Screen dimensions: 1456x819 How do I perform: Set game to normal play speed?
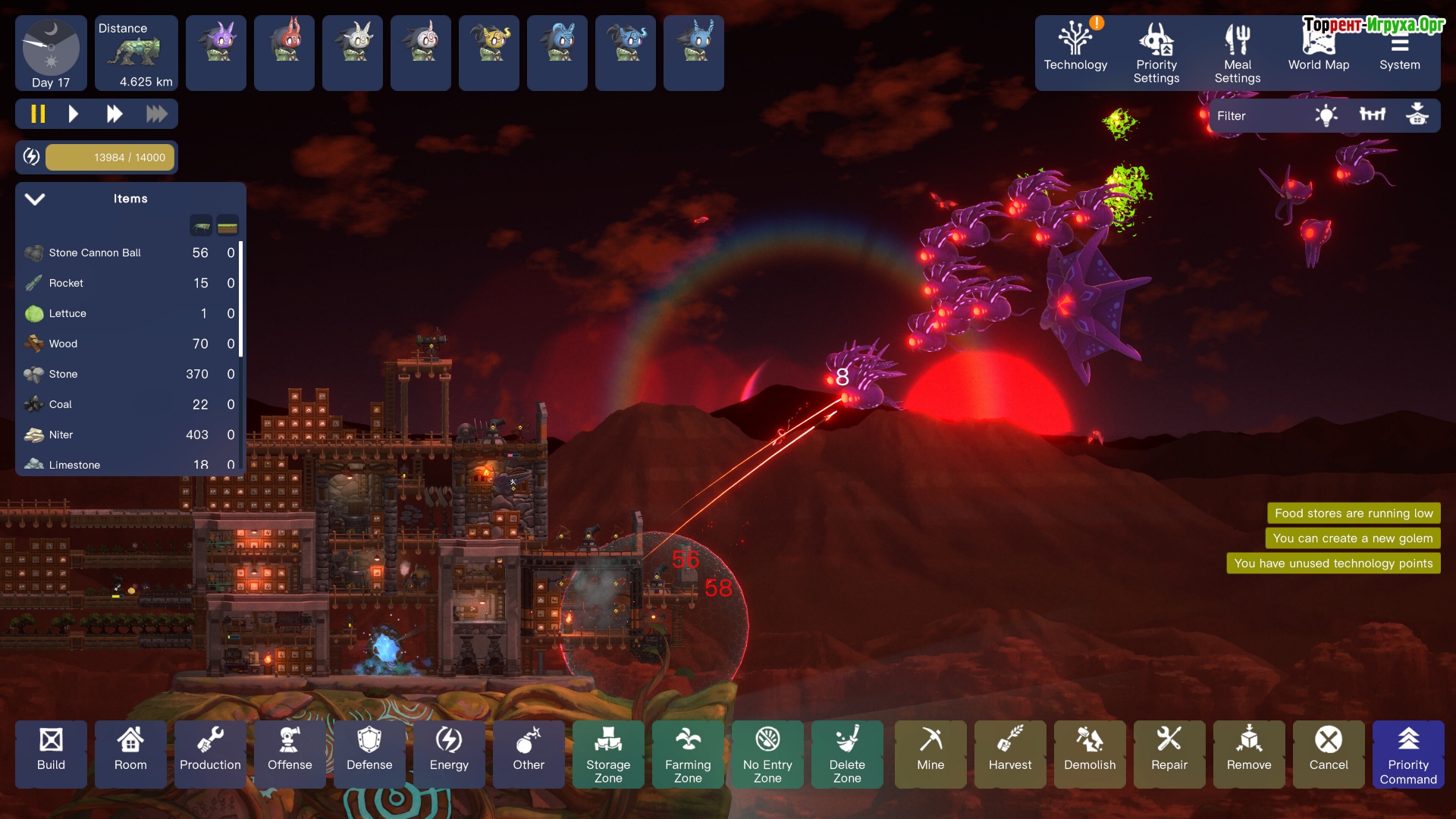74,115
